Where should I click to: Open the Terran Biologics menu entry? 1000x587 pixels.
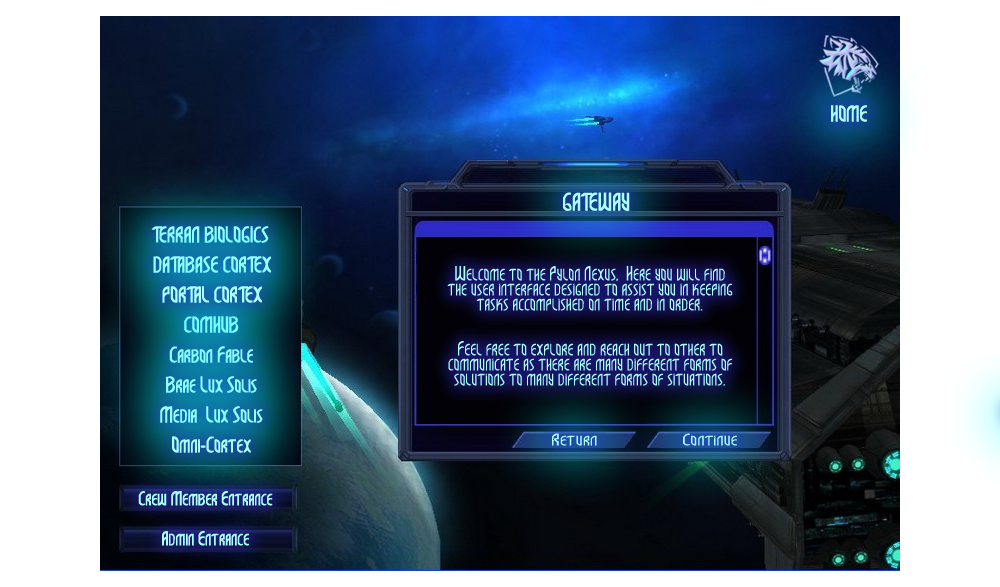210,235
